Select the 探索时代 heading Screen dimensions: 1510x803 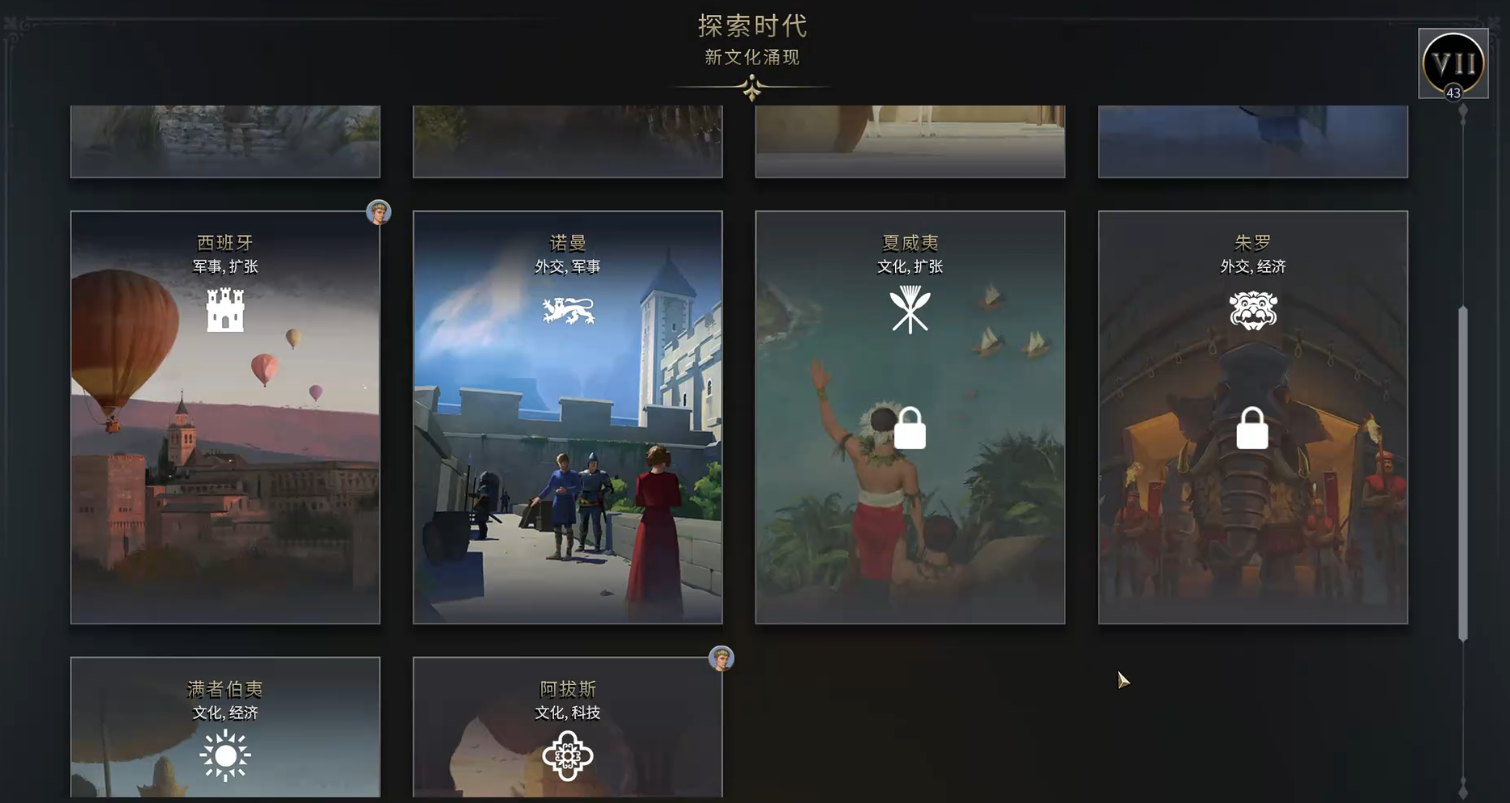click(754, 28)
